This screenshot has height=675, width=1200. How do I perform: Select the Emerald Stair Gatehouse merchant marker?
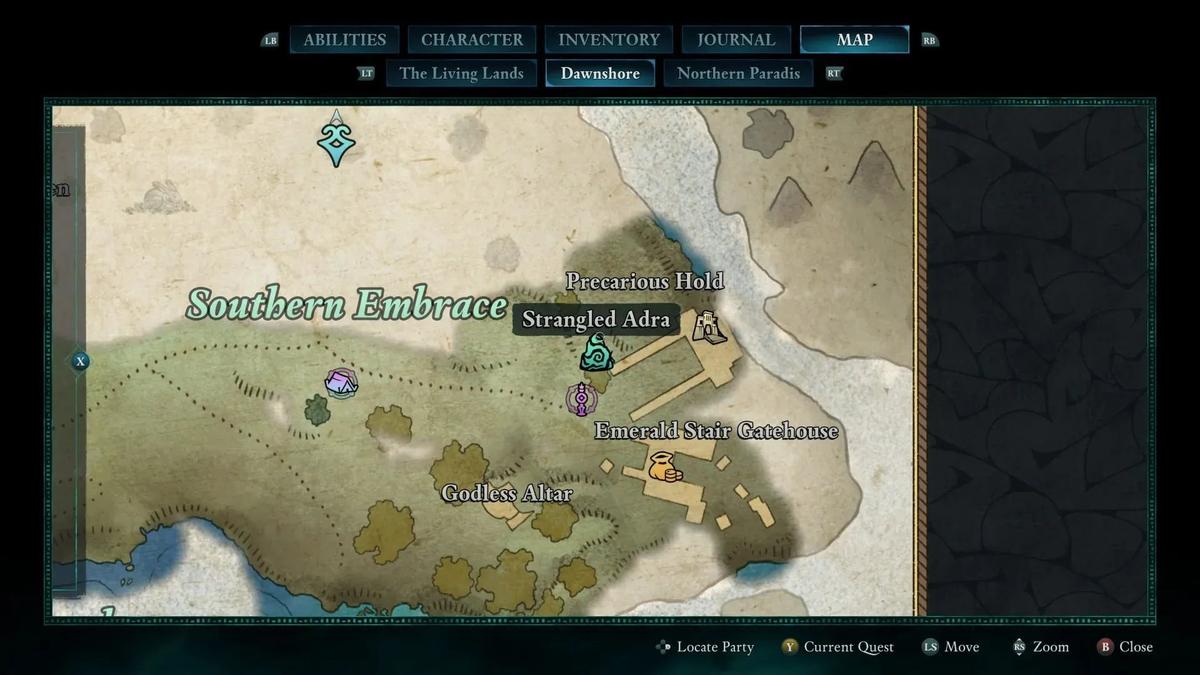pyautogui.click(x=663, y=467)
